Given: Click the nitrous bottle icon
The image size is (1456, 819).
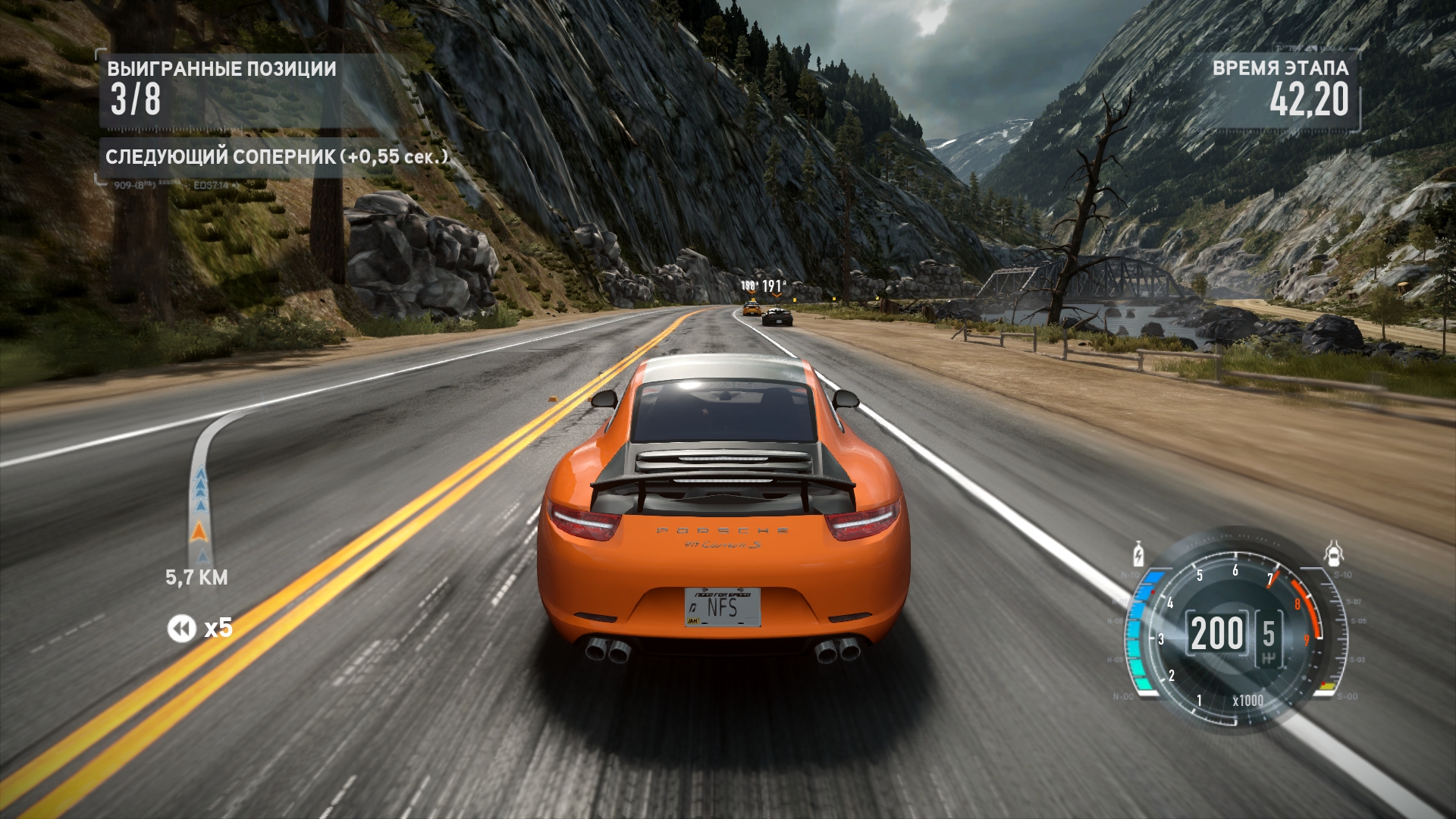Looking at the screenshot, I should tap(1137, 554).
